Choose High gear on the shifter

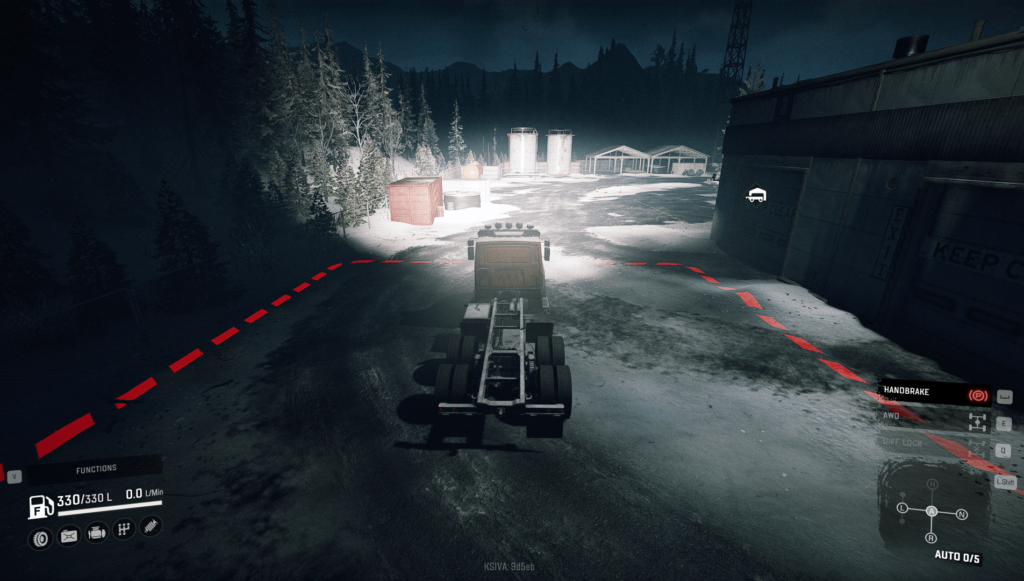tap(932, 484)
